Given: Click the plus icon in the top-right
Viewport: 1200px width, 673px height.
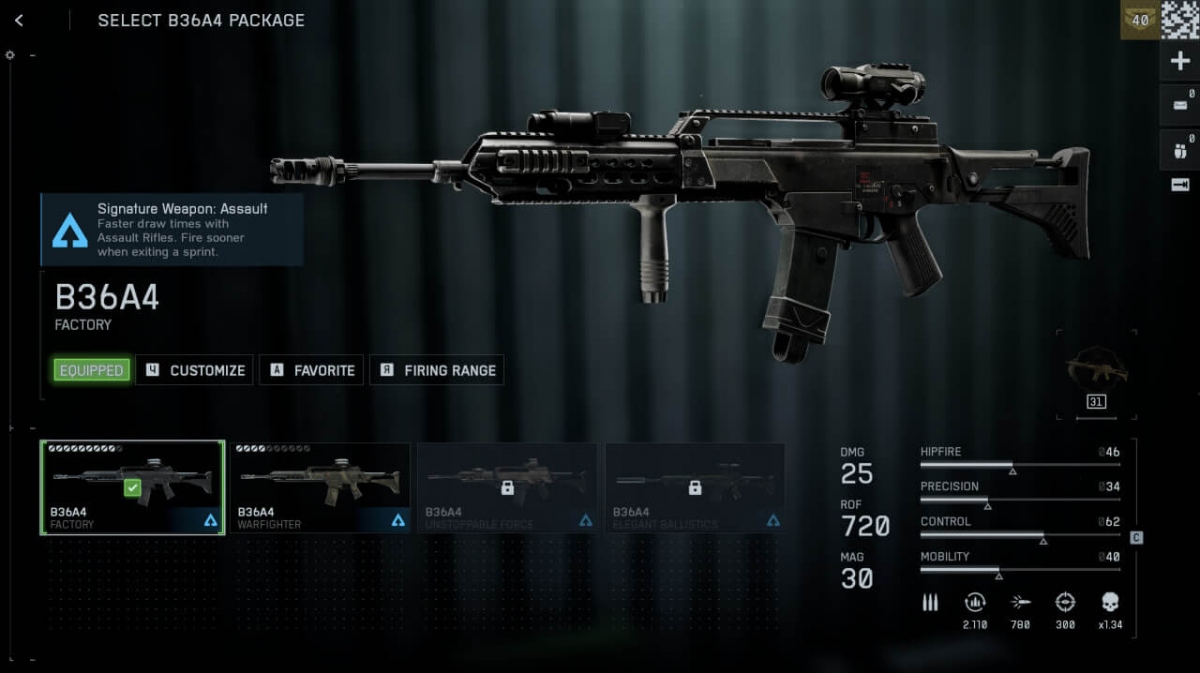Looking at the screenshot, I should click(1180, 61).
